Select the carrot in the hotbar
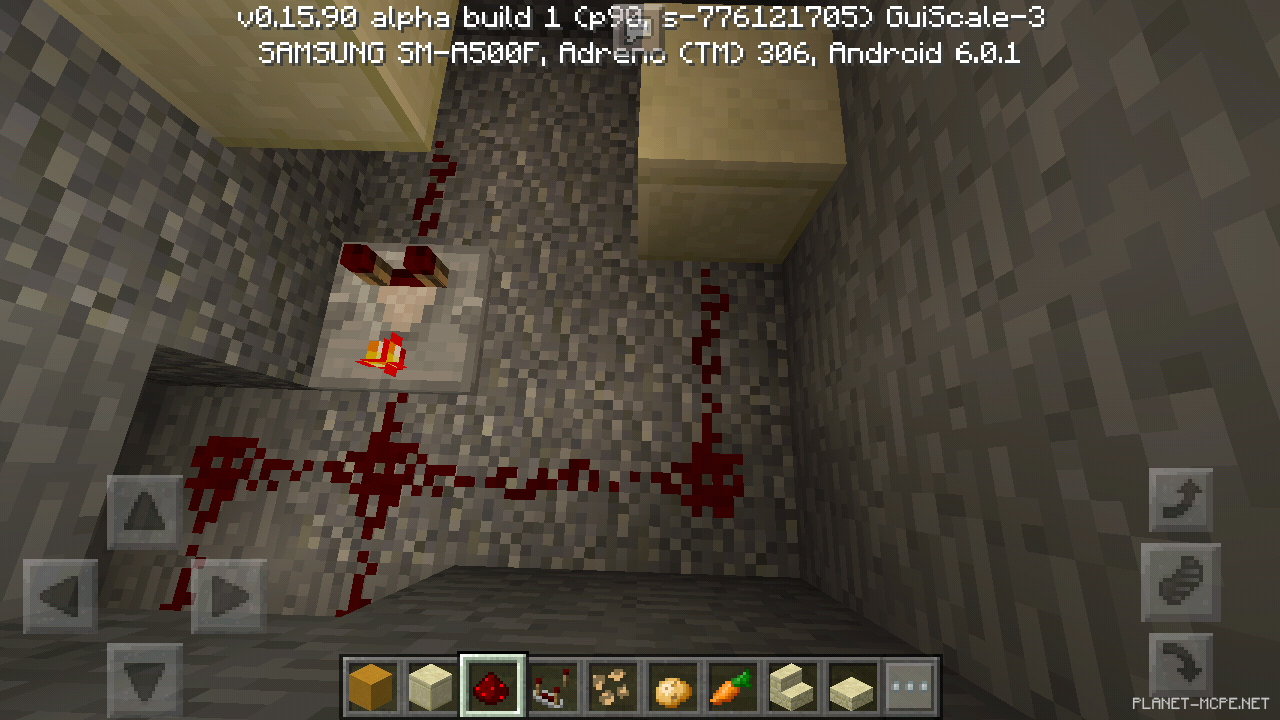The width and height of the screenshot is (1280, 720). 731,684
